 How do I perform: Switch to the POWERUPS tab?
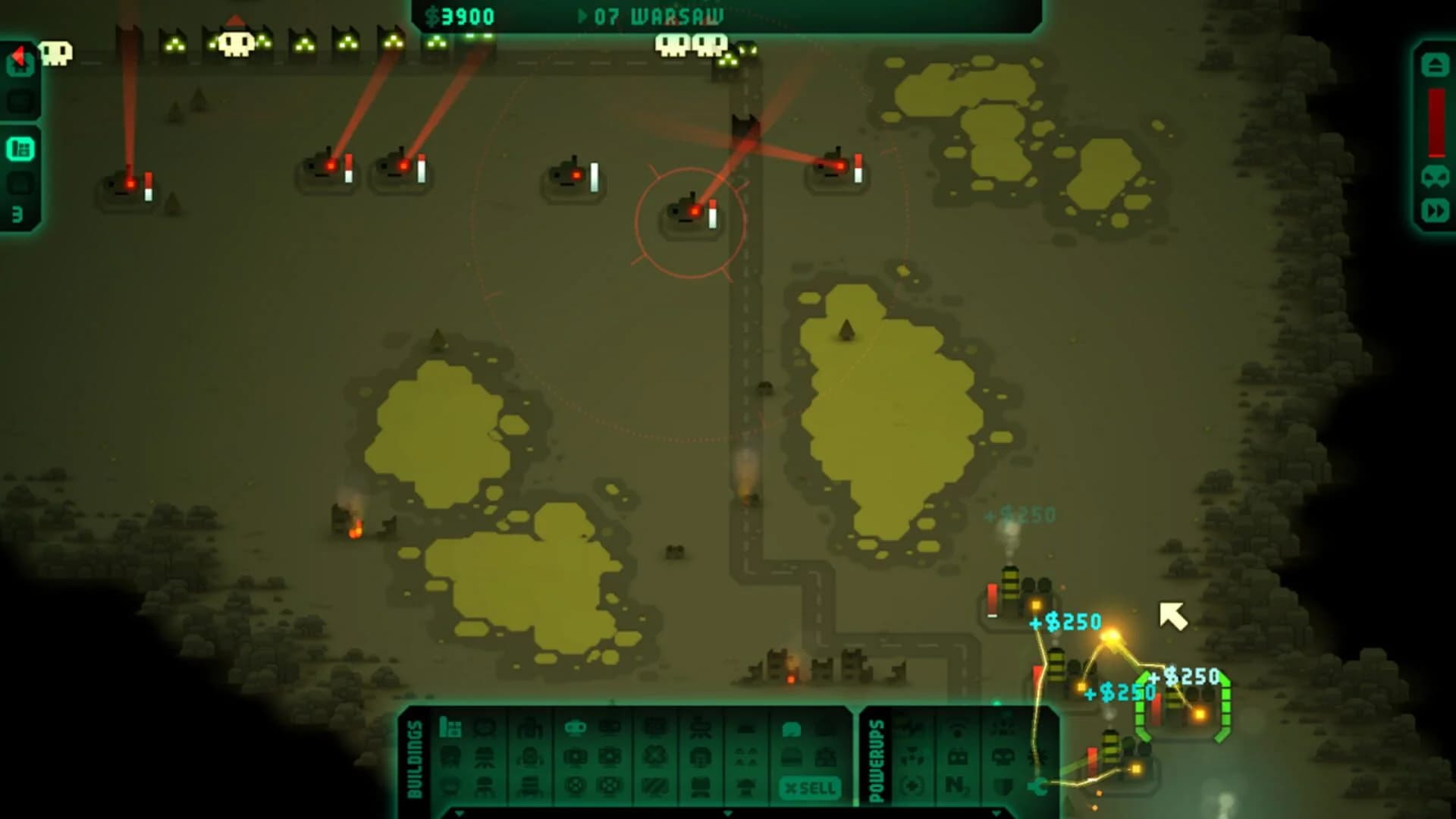877,758
